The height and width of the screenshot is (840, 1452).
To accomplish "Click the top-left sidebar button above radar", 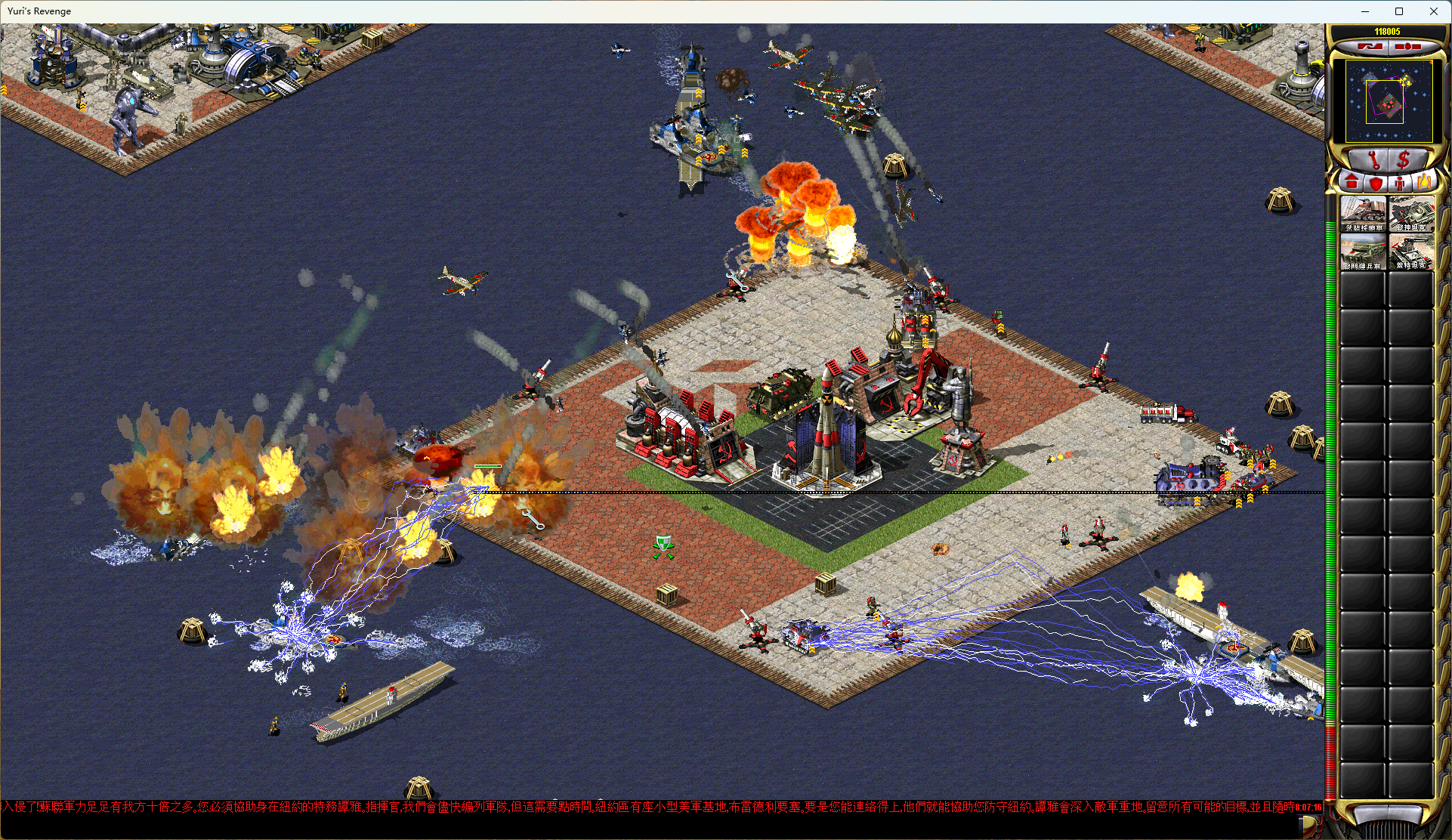I will 1370,47.
